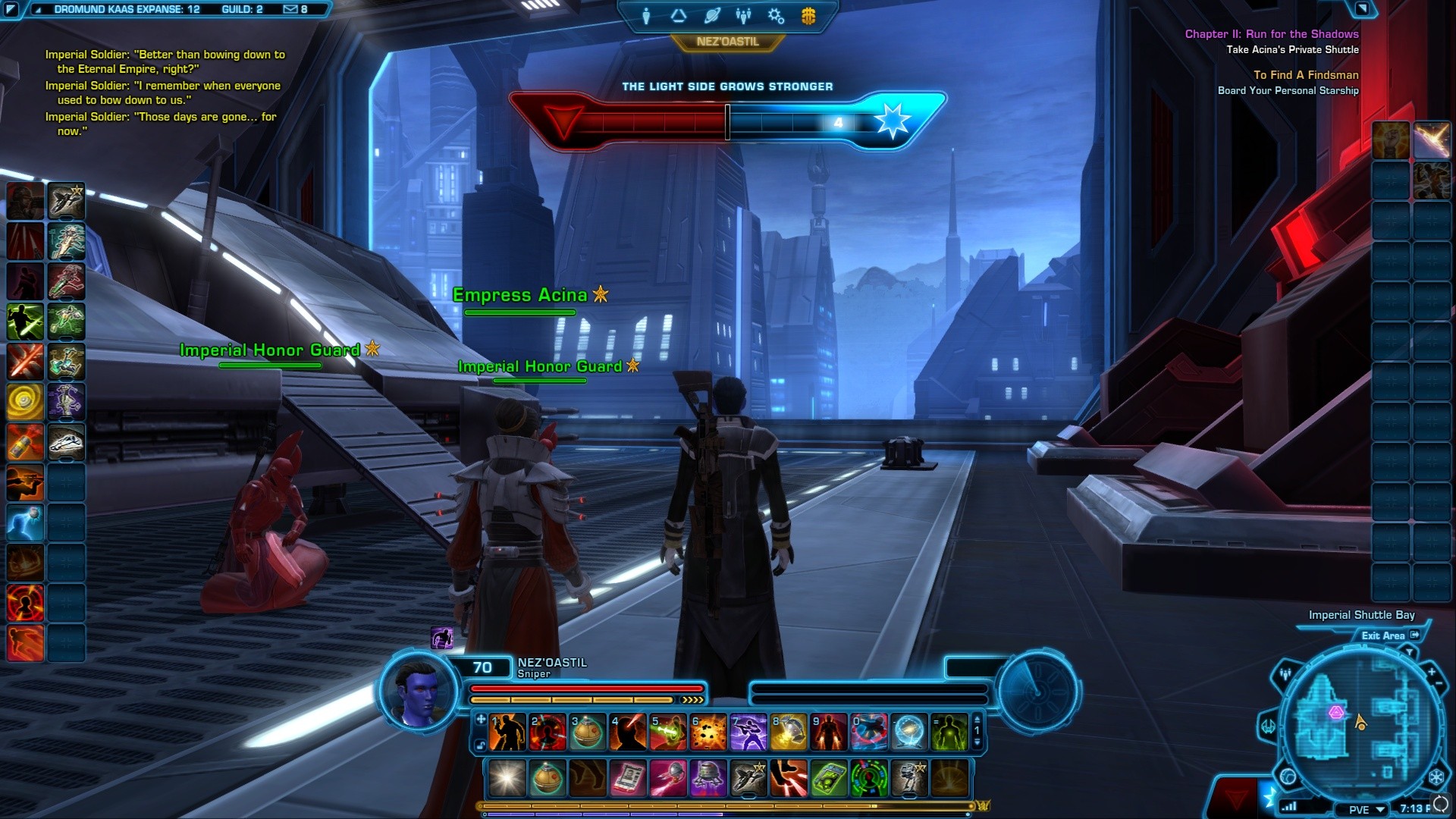Image resolution: width=1456 pixels, height=819 pixels.
Task: Activate the white speeder vehicle icon
Action: point(66,442)
